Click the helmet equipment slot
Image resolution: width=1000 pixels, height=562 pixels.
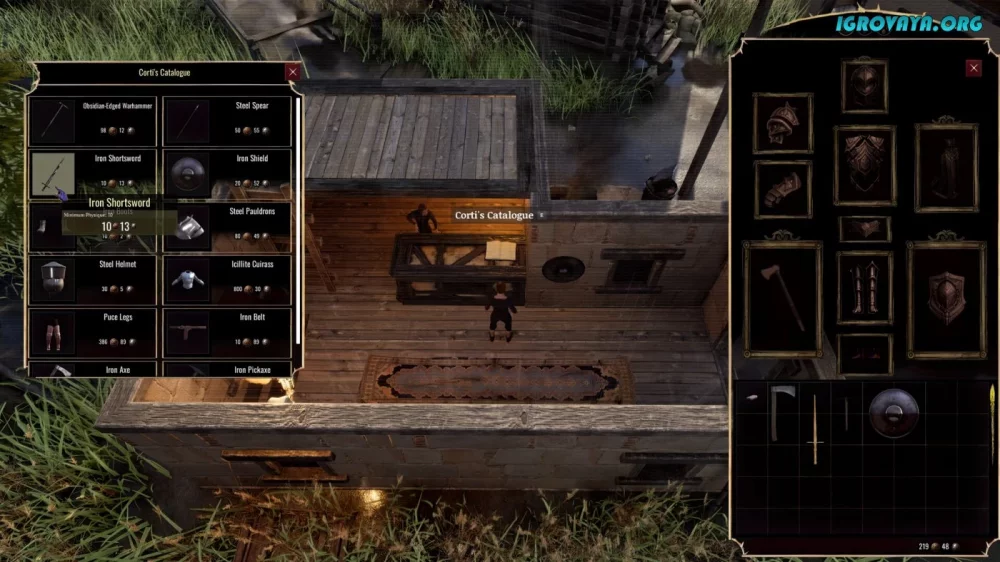pyautogui.click(x=864, y=86)
